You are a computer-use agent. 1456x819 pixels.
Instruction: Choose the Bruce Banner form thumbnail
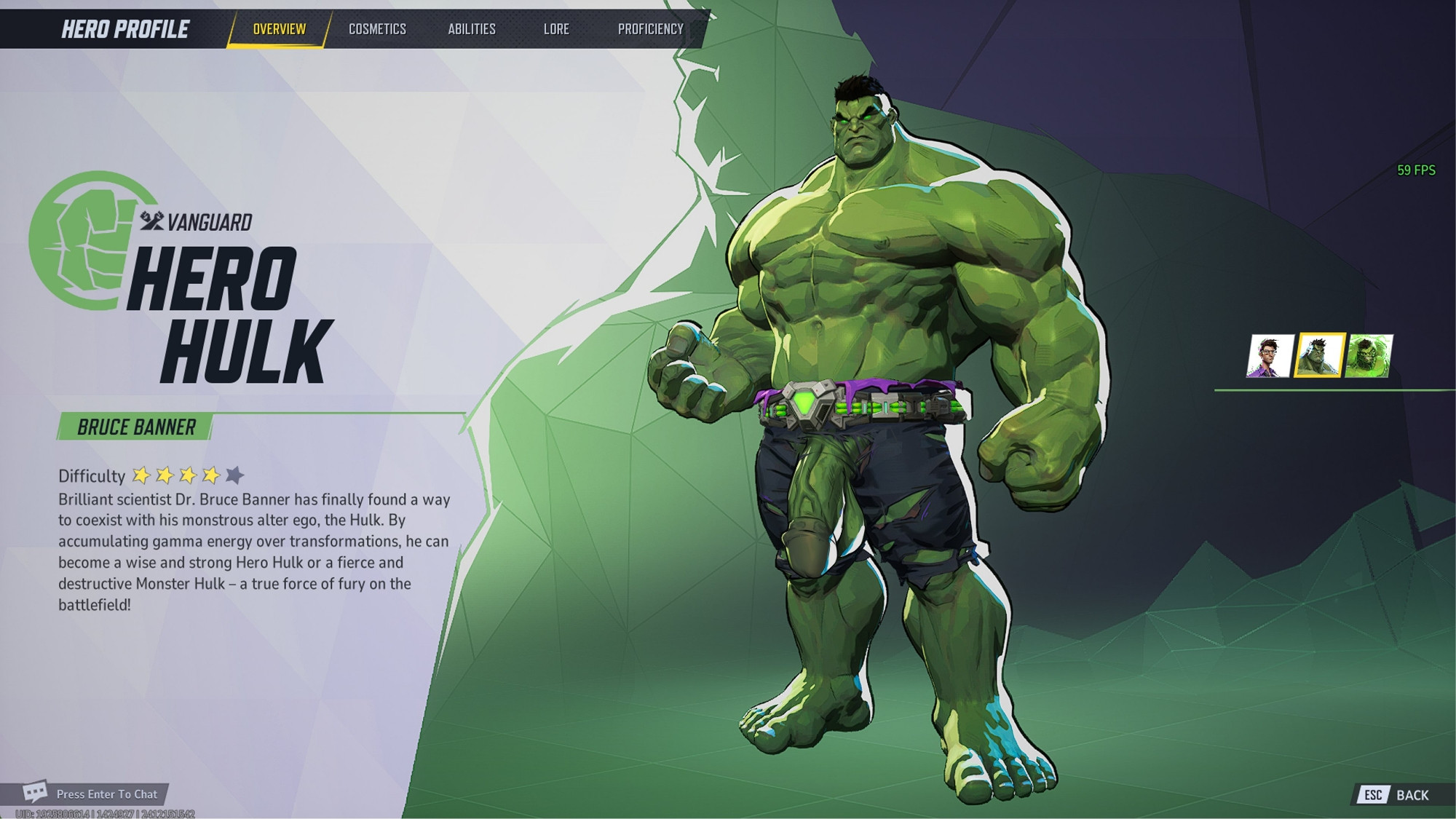pyautogui.click(x=1270, y=356)
